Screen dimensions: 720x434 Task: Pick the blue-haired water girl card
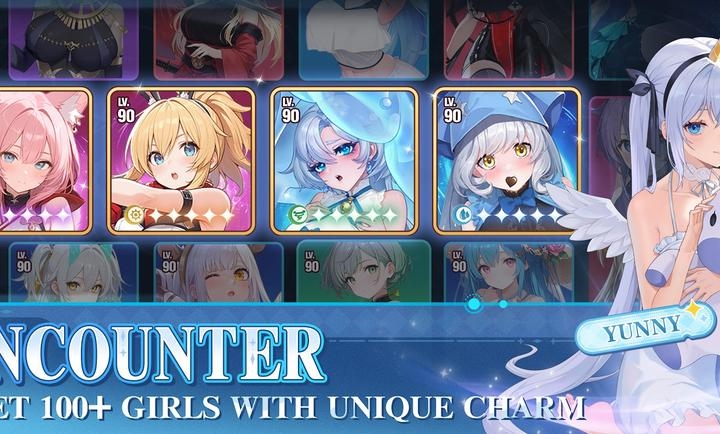click(344, 160)
